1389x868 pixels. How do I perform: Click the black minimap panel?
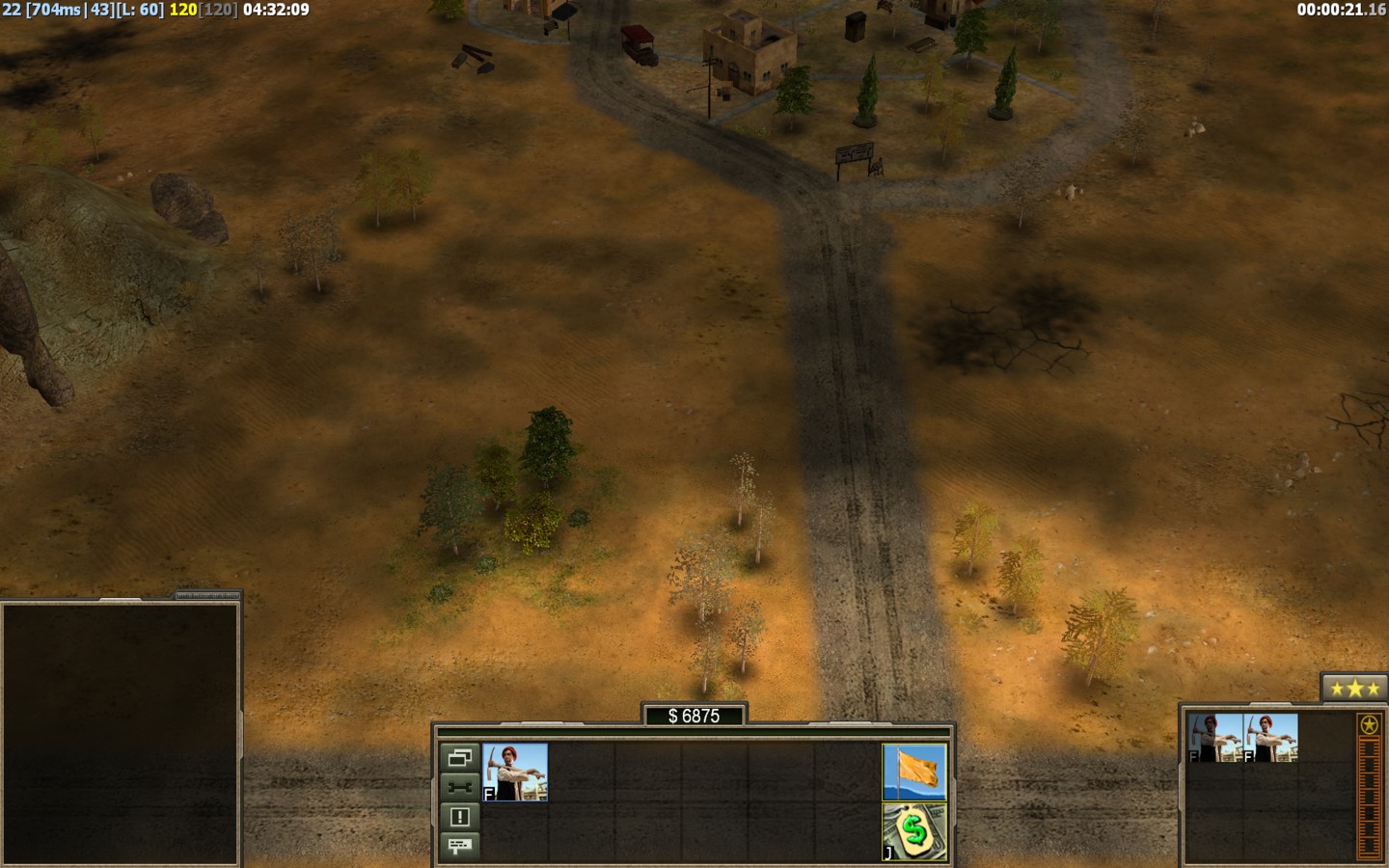coord(121,733)
